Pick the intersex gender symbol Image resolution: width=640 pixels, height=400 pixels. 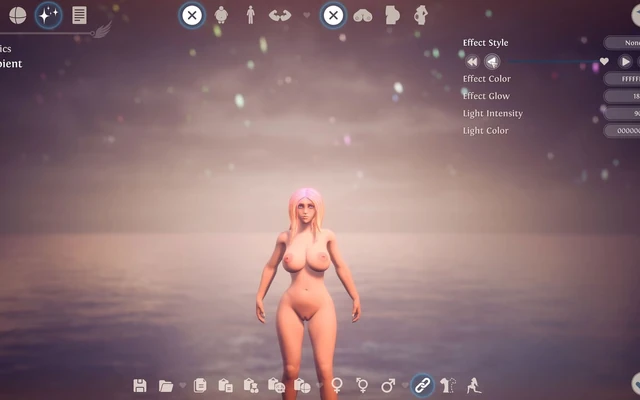[362, 385]
